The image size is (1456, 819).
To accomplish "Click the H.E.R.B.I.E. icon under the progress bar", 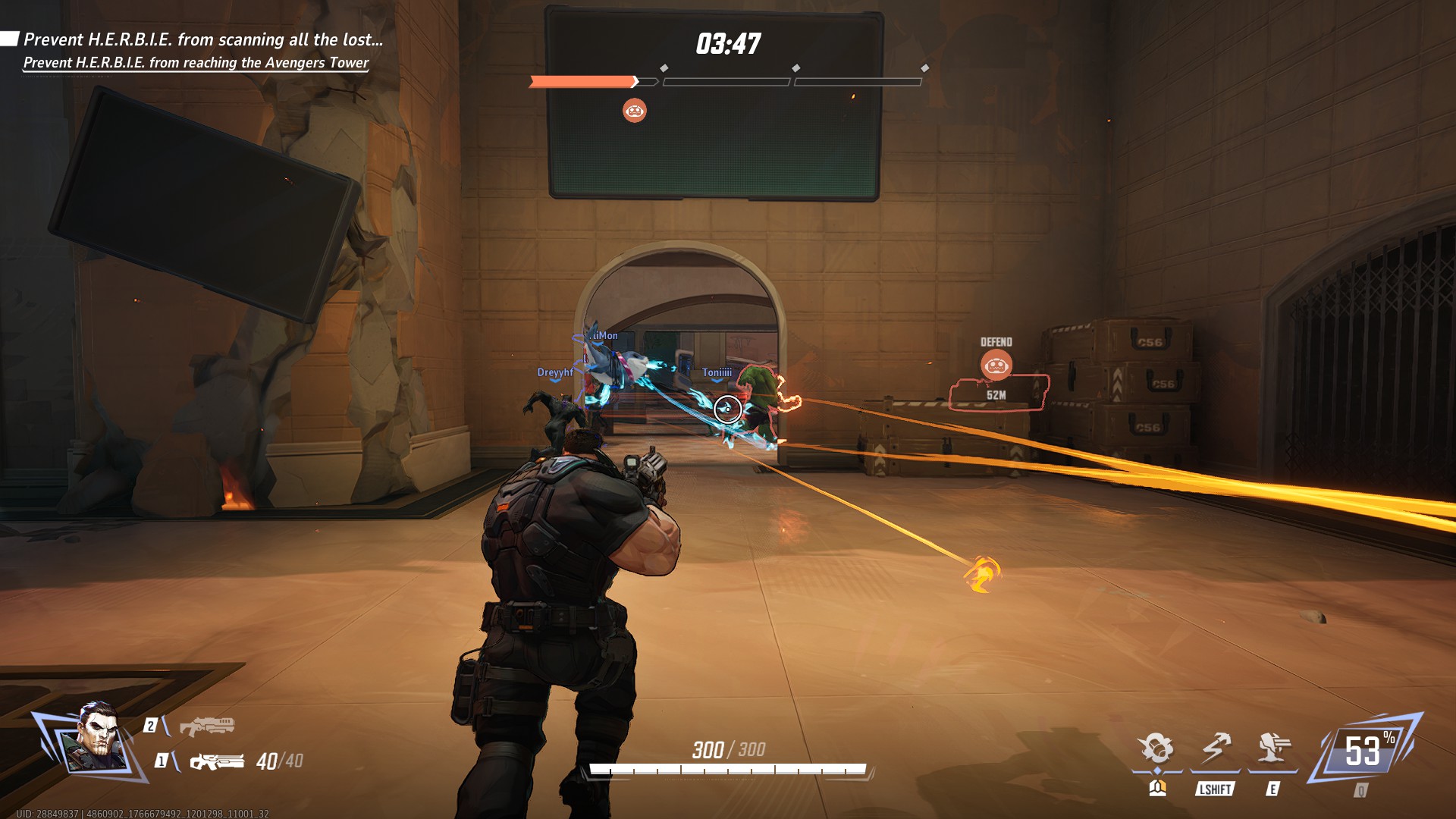I will (635, 111).
